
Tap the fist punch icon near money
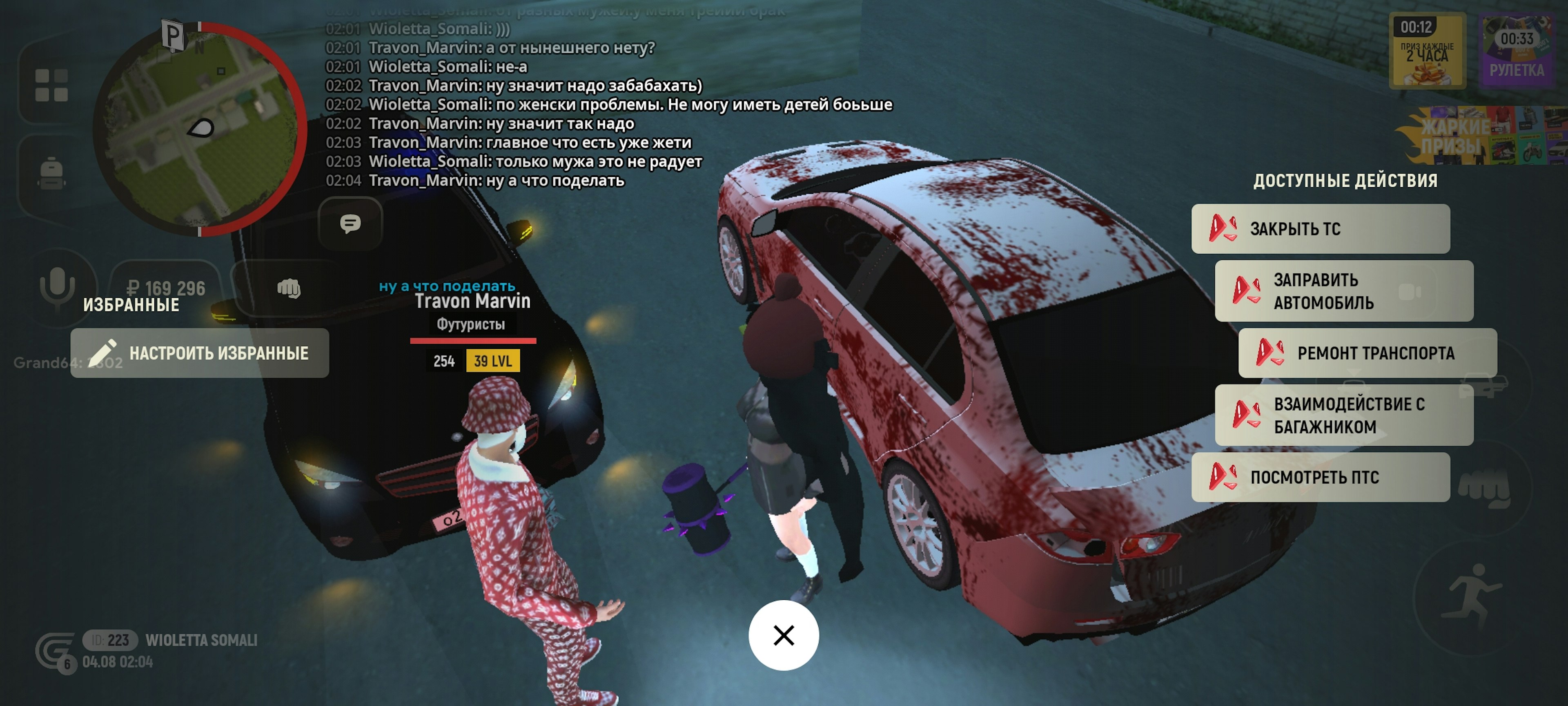(289, 288)
